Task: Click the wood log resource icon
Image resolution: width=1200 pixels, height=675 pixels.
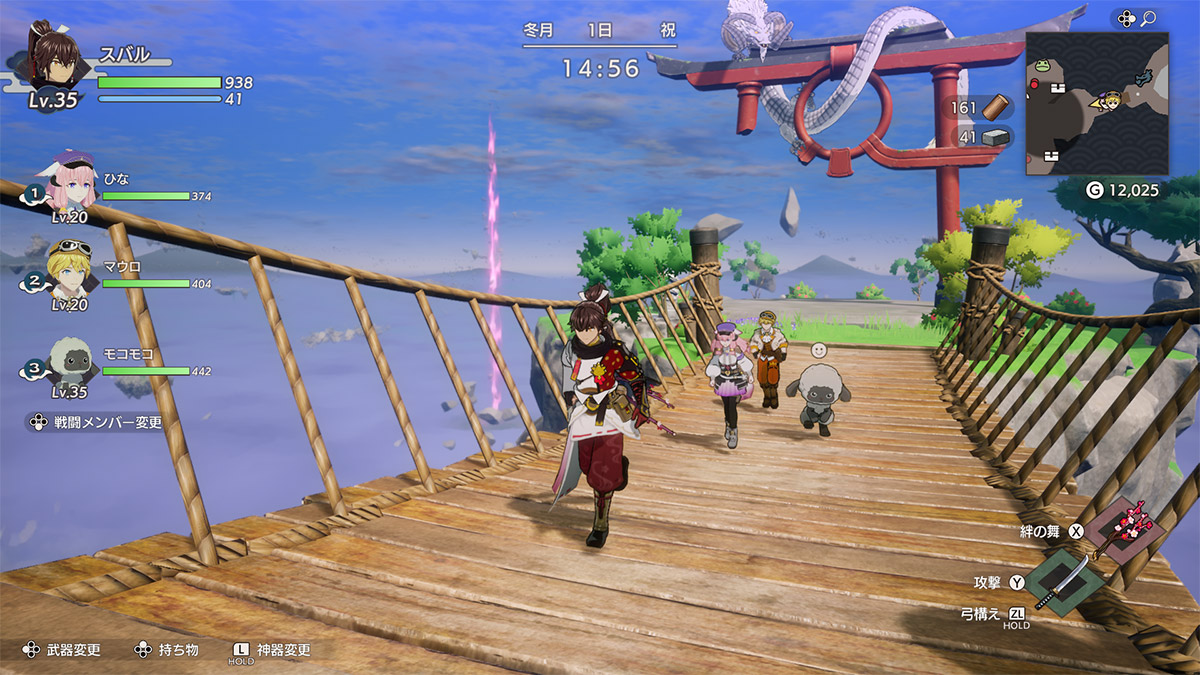Action: point(995,108)
